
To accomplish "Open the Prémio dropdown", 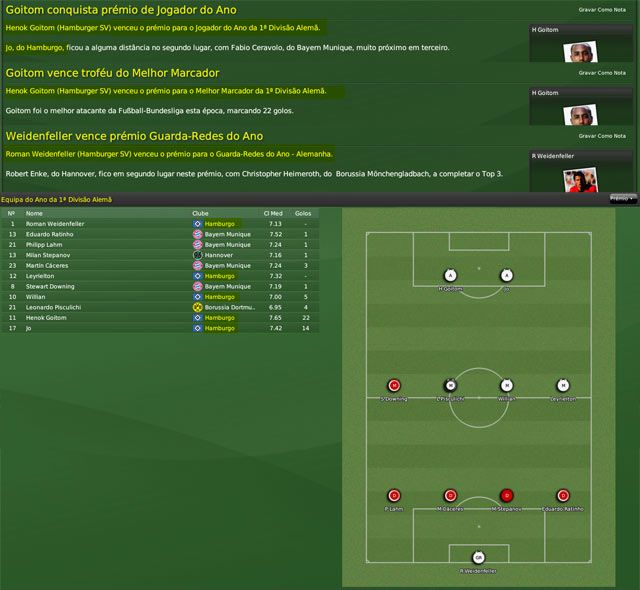I will [x=621, y=199].
